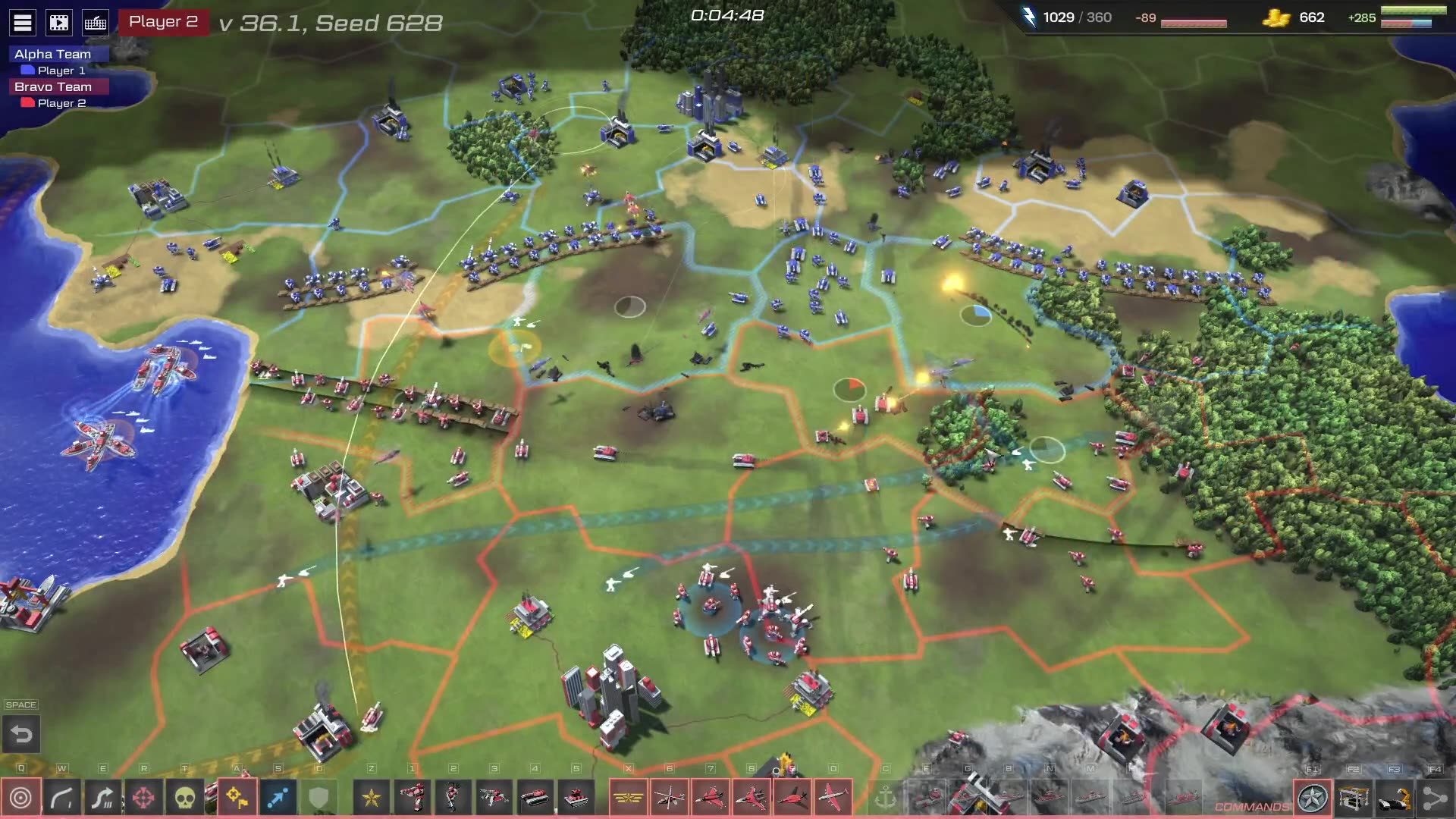1456x819 pixels.
Task: Switch to the robotic arm build tab
Action: [1395, 798]
